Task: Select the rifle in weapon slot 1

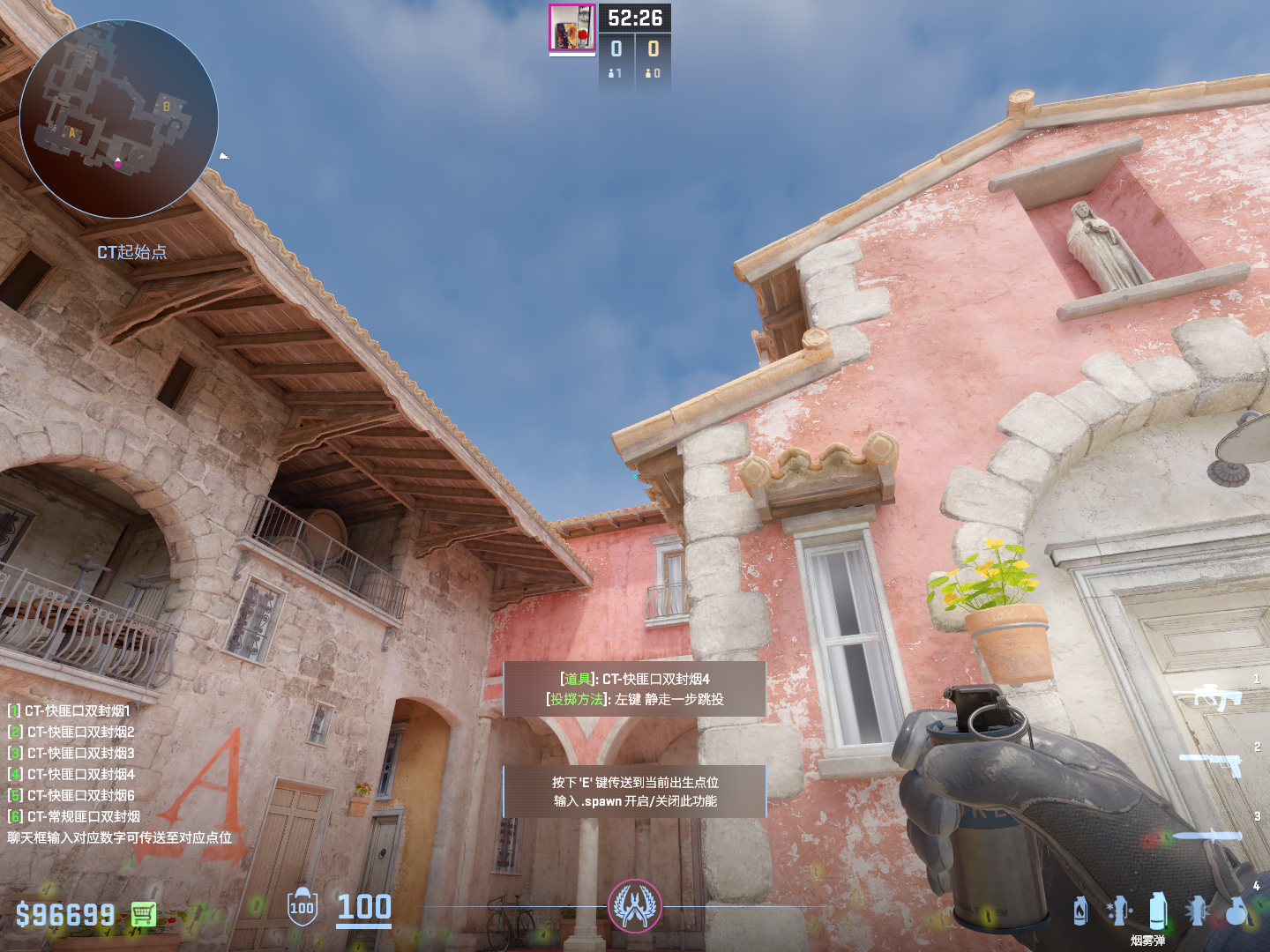Action: pyautogui.click(x=1218, y=697)
